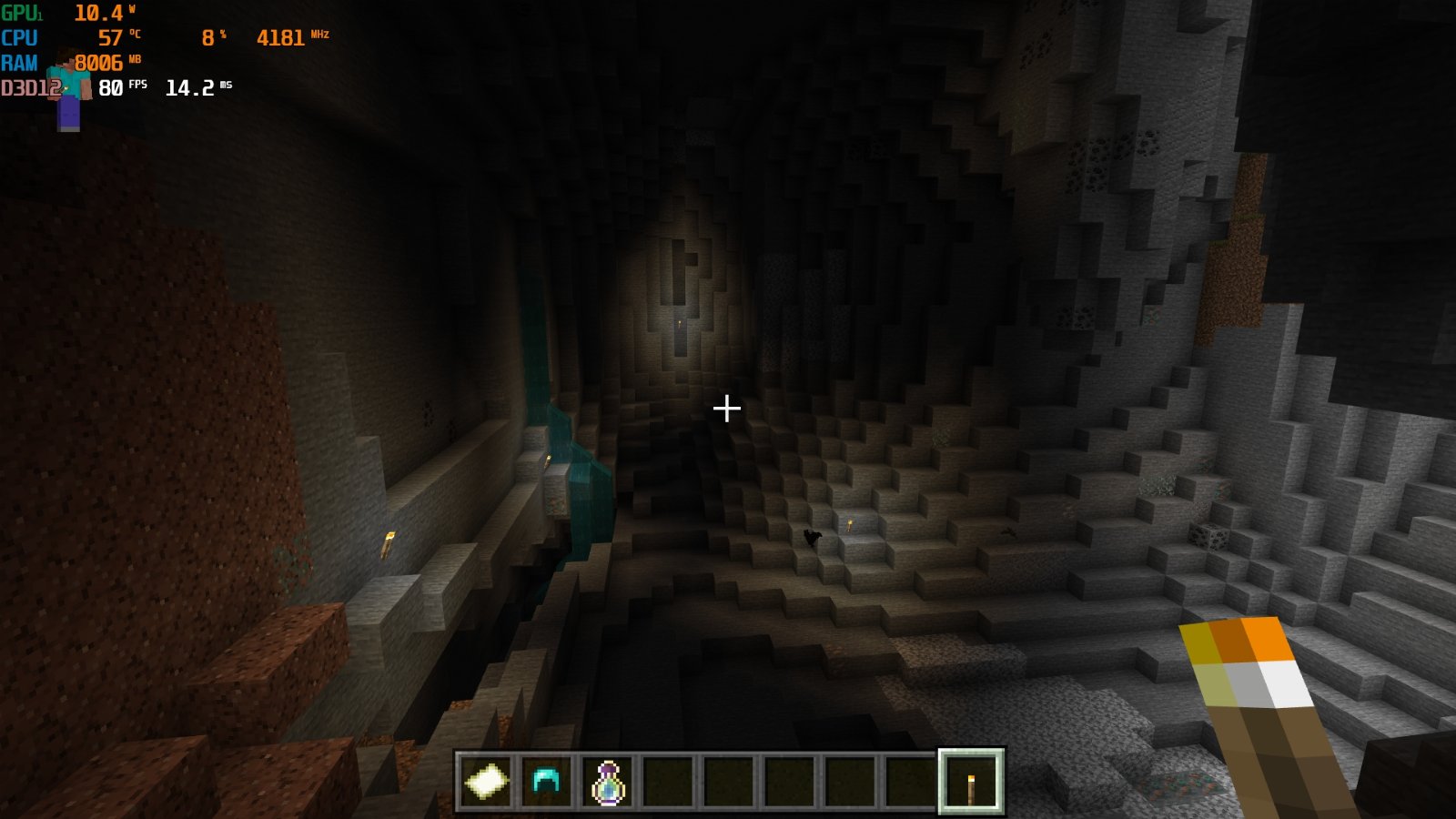The width and height of the screenshot is (1456, 819).
Task: Select the paper item hotbar slot
Action: click(486, 782)
